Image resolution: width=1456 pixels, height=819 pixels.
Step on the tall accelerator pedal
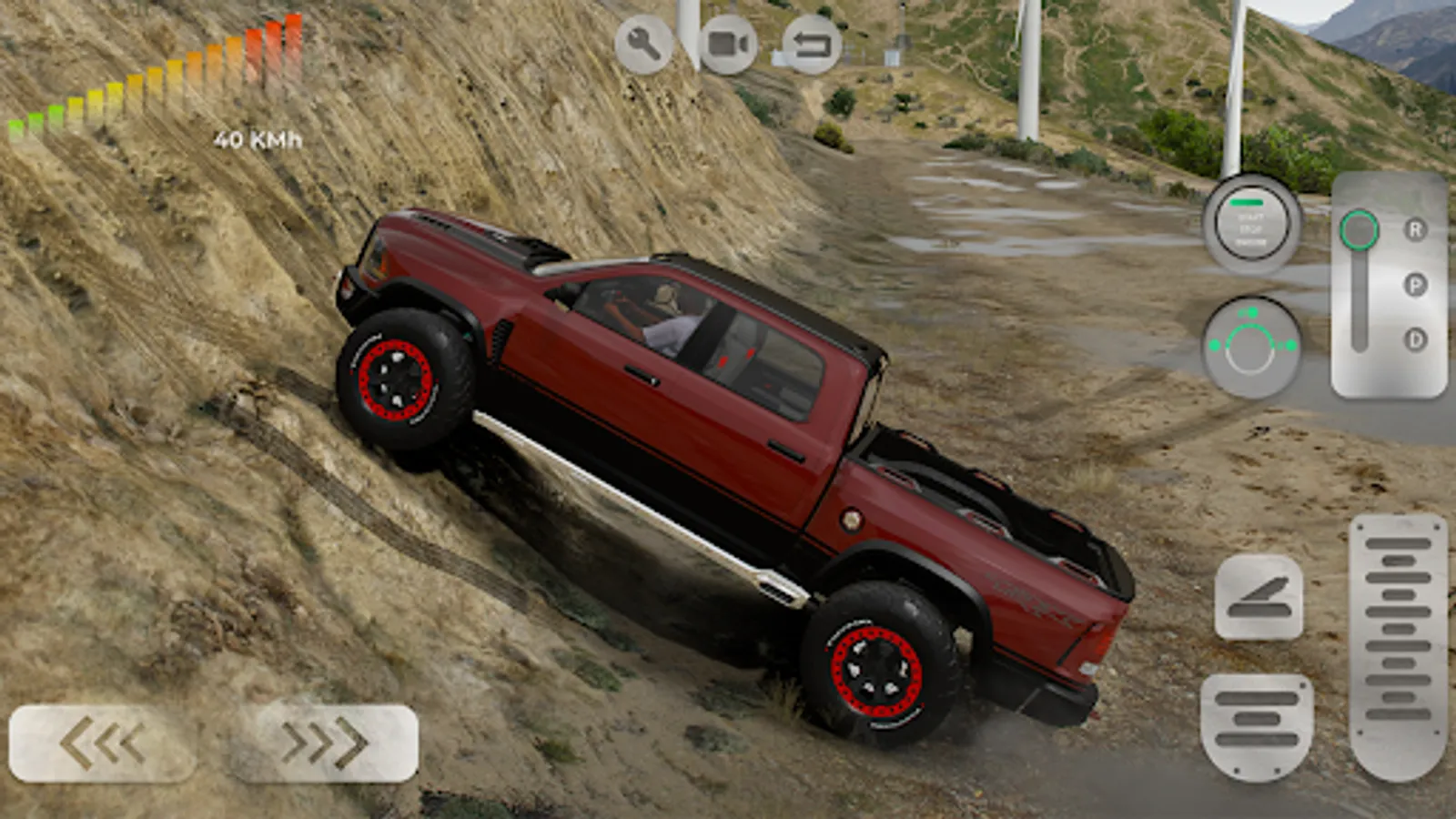tap(1398, 646)
